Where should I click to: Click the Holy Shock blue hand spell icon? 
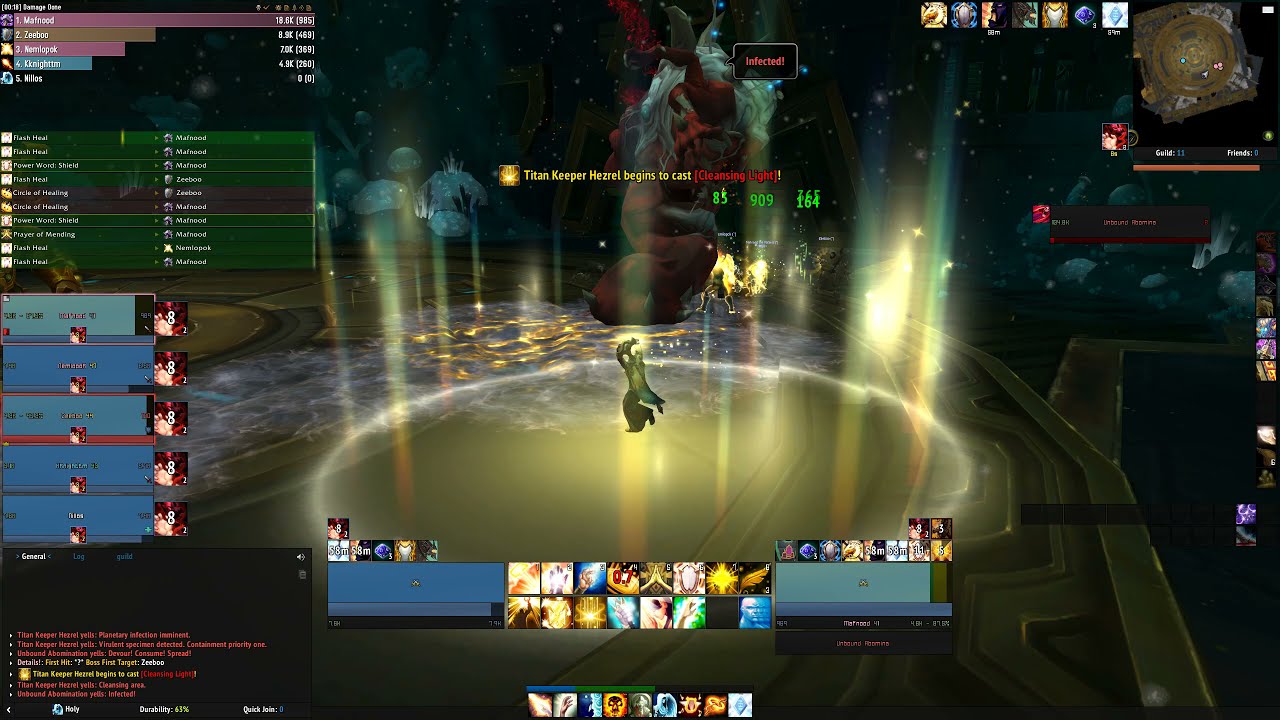coord(588,576)
